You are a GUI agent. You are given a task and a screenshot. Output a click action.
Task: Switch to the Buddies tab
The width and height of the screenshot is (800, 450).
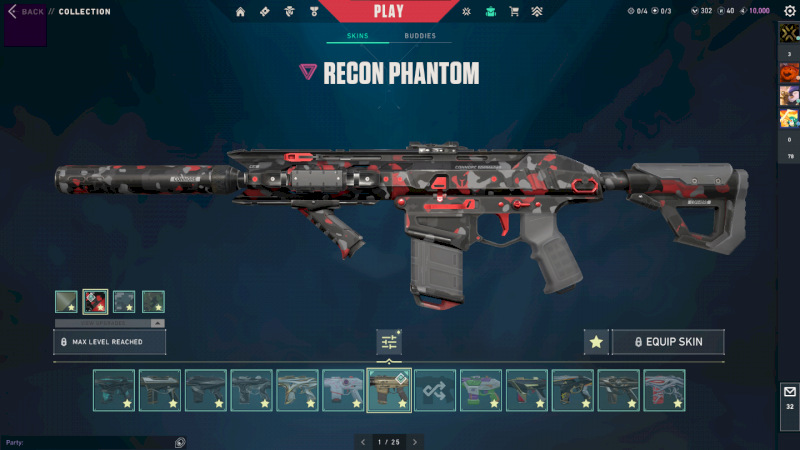[x=420, y=36]
